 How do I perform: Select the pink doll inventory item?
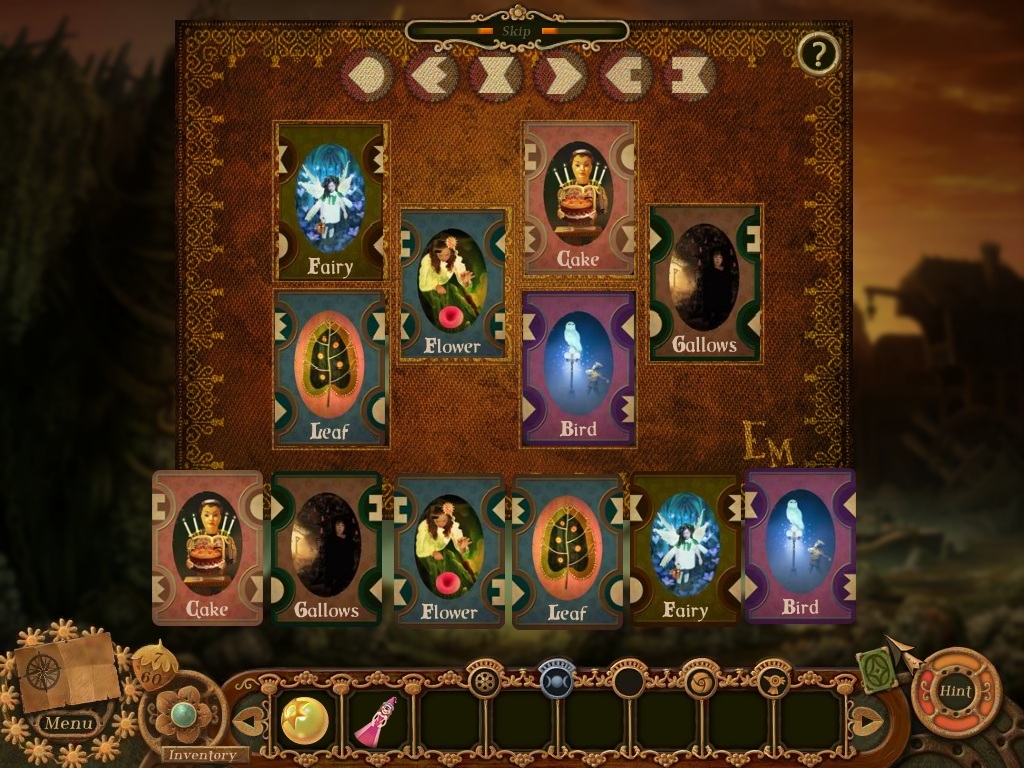[x=377, y=721]
